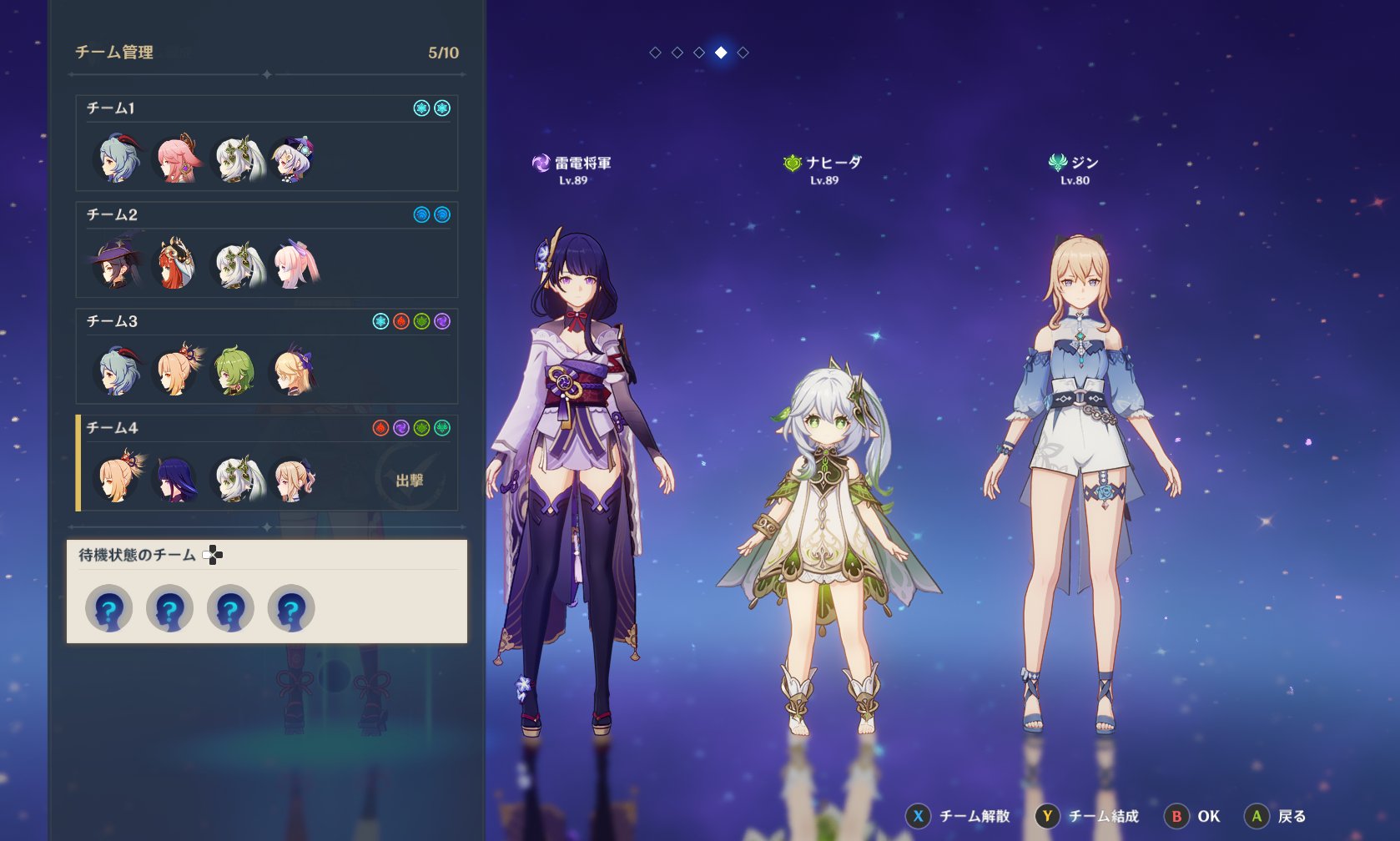This screenshot has width=1400, height=841.
Task: Select the fourth page diamond indicator
Action: coord(718,53)
